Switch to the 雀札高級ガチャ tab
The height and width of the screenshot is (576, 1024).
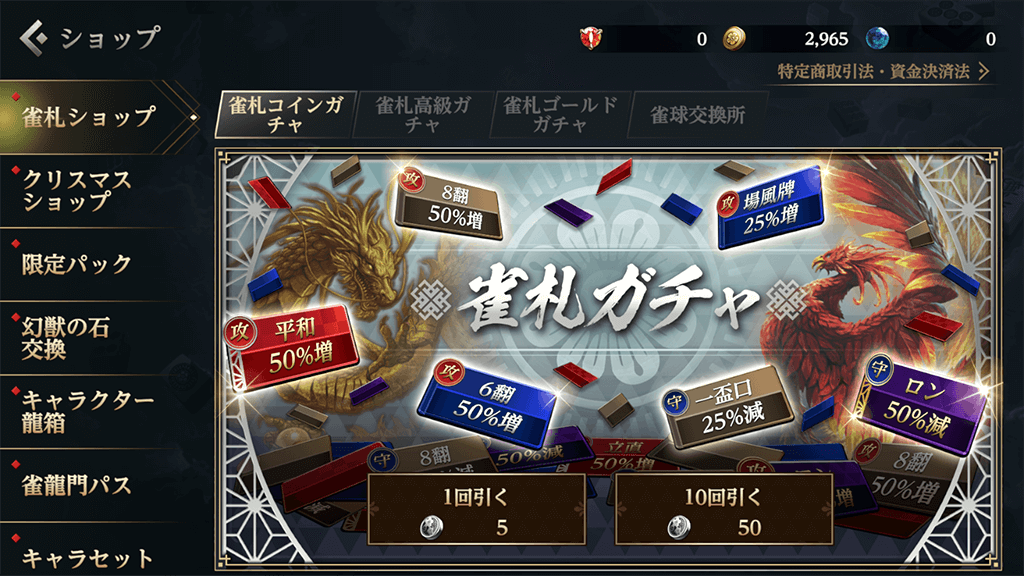coord(422,115)
